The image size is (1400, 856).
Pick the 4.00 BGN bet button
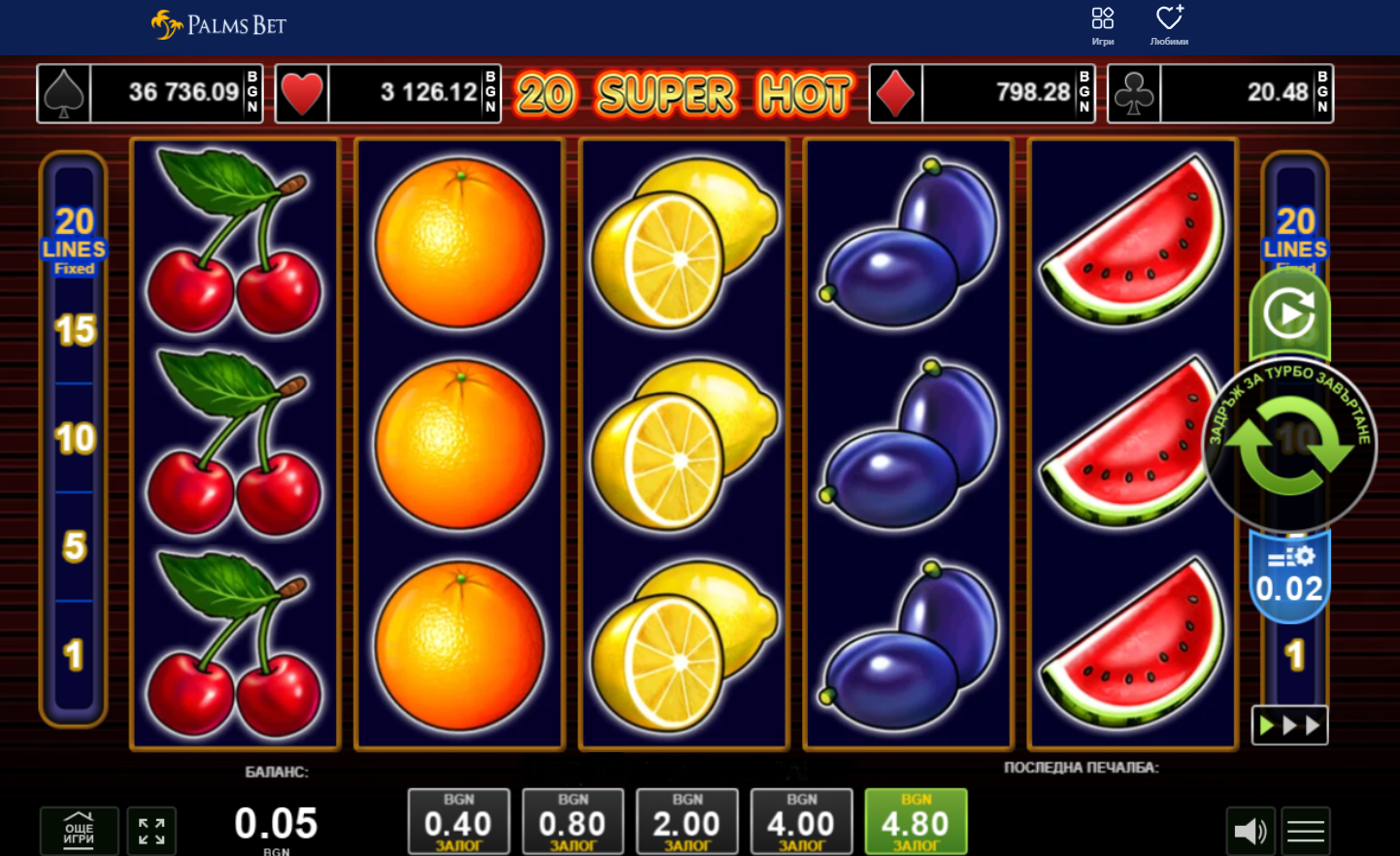tap(801, 821)
